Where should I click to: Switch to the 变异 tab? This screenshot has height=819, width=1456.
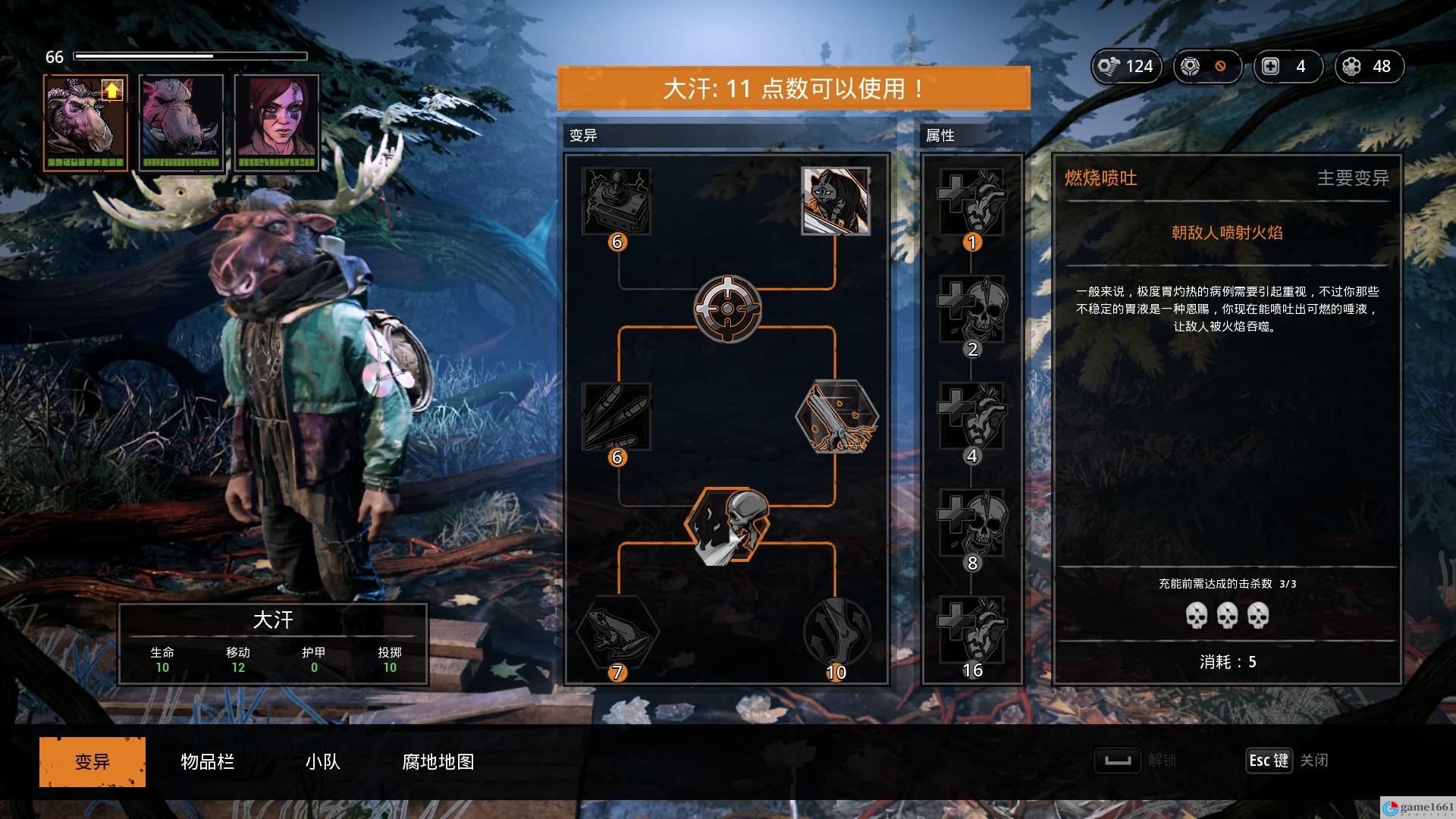pyautogui.click(x=92, y=761)
